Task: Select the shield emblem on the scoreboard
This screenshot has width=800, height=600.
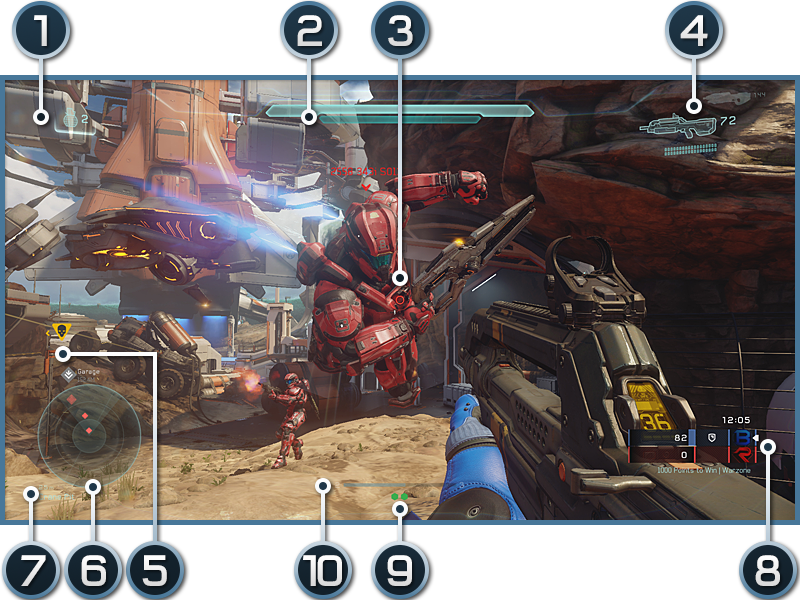Action: [x=710, y=438]
